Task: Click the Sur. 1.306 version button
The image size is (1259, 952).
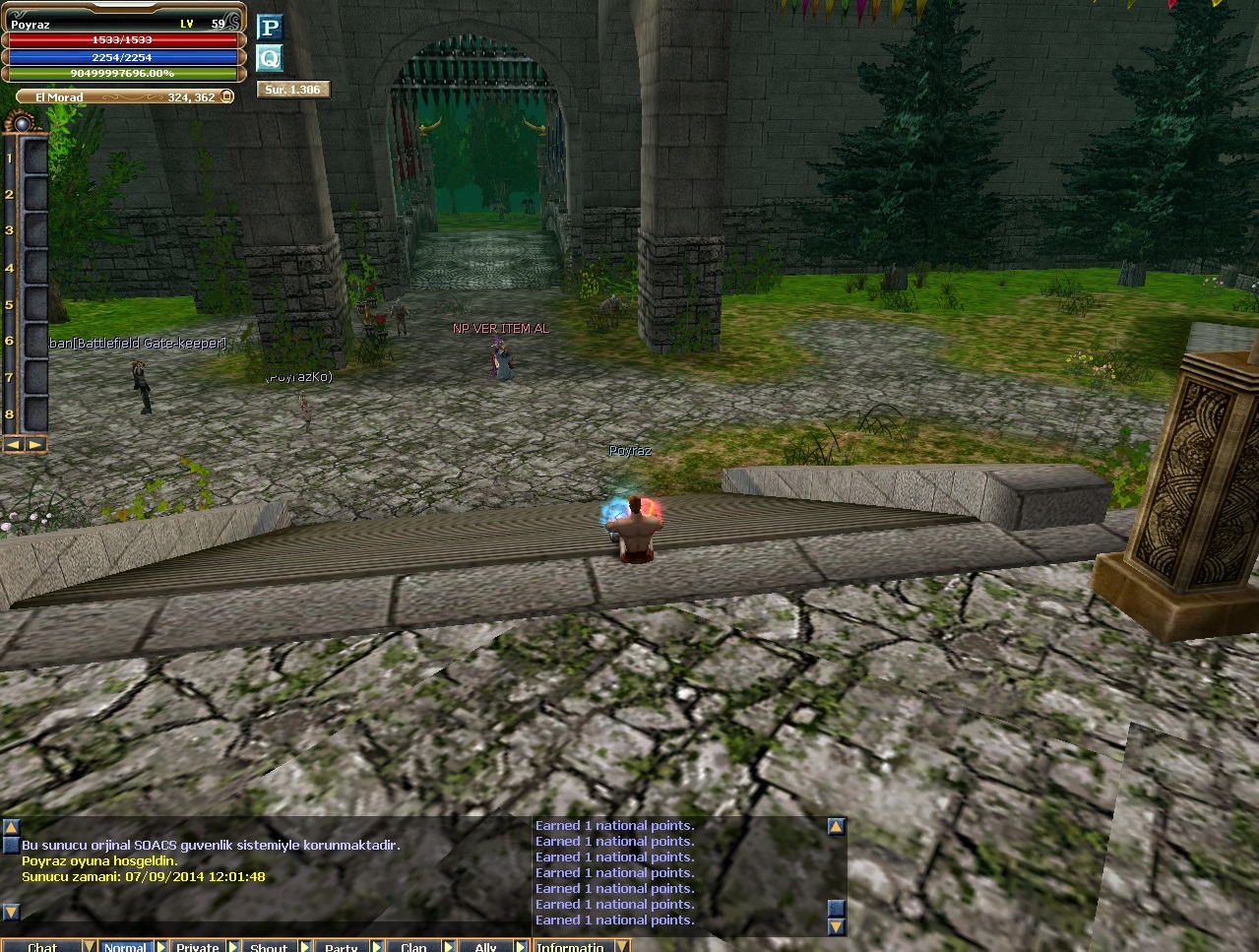Action: tap(292, 90)
